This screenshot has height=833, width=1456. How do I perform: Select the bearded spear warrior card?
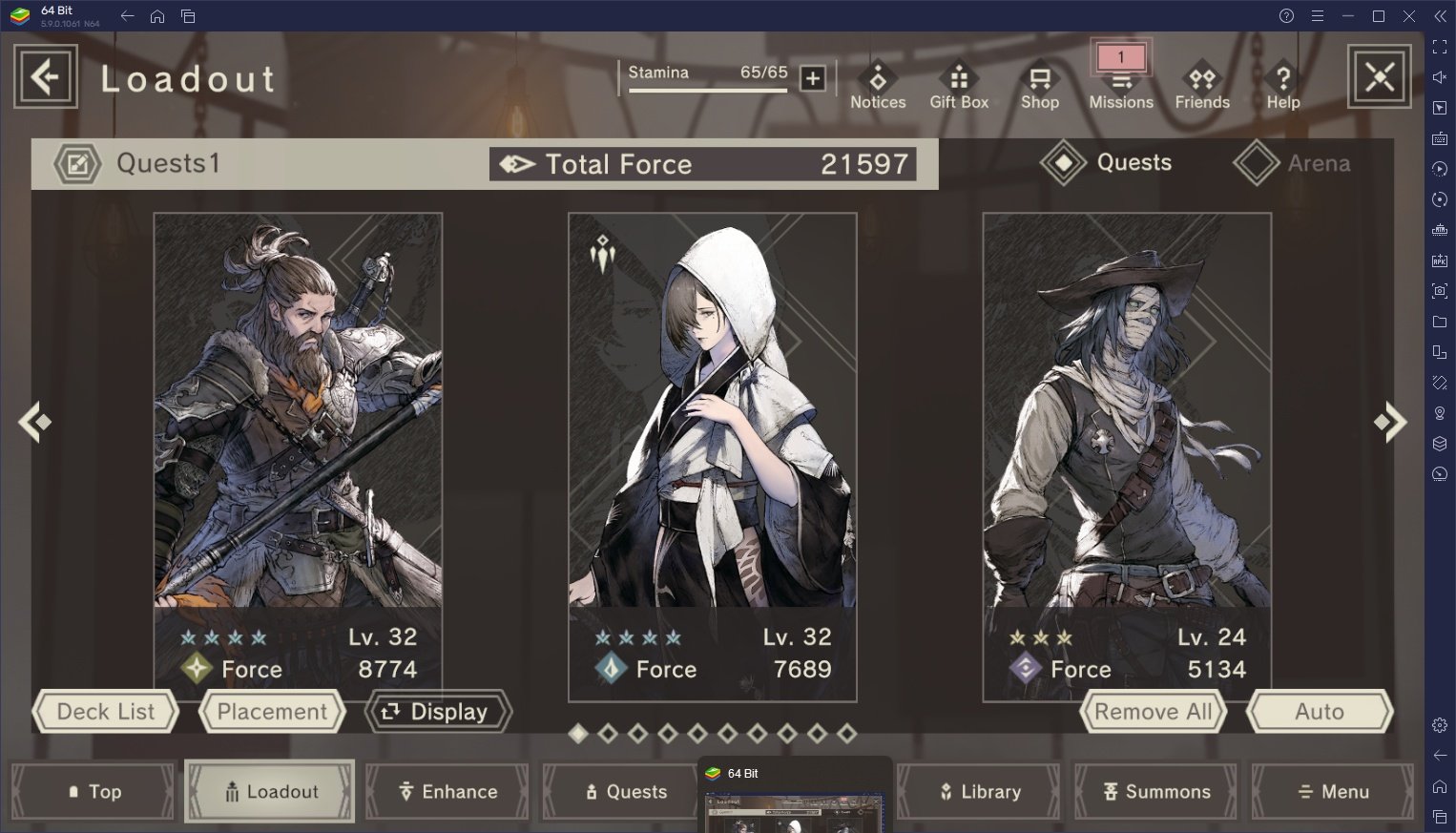click(298, 410)
